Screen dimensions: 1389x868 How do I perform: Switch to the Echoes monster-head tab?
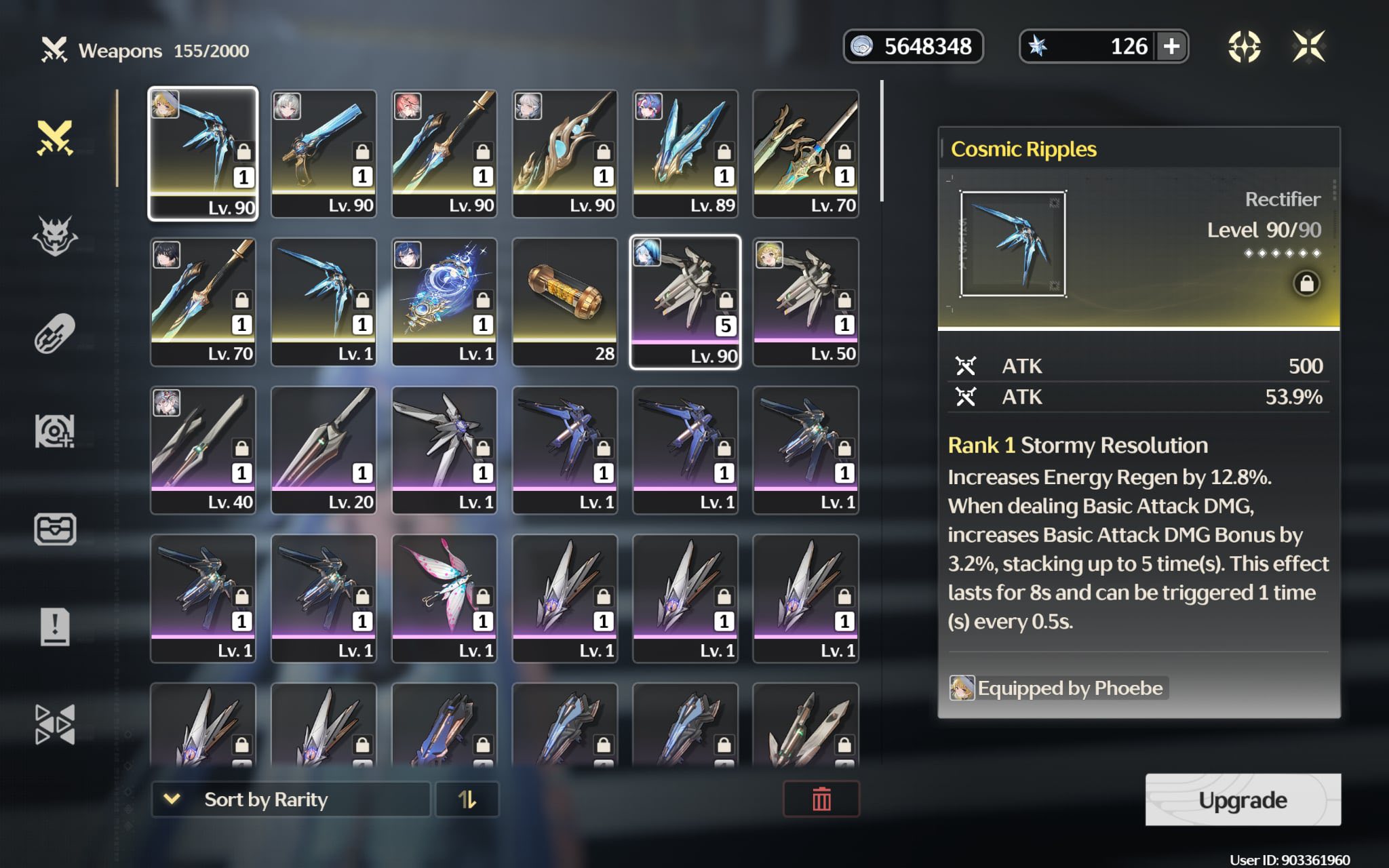(55, 236)
